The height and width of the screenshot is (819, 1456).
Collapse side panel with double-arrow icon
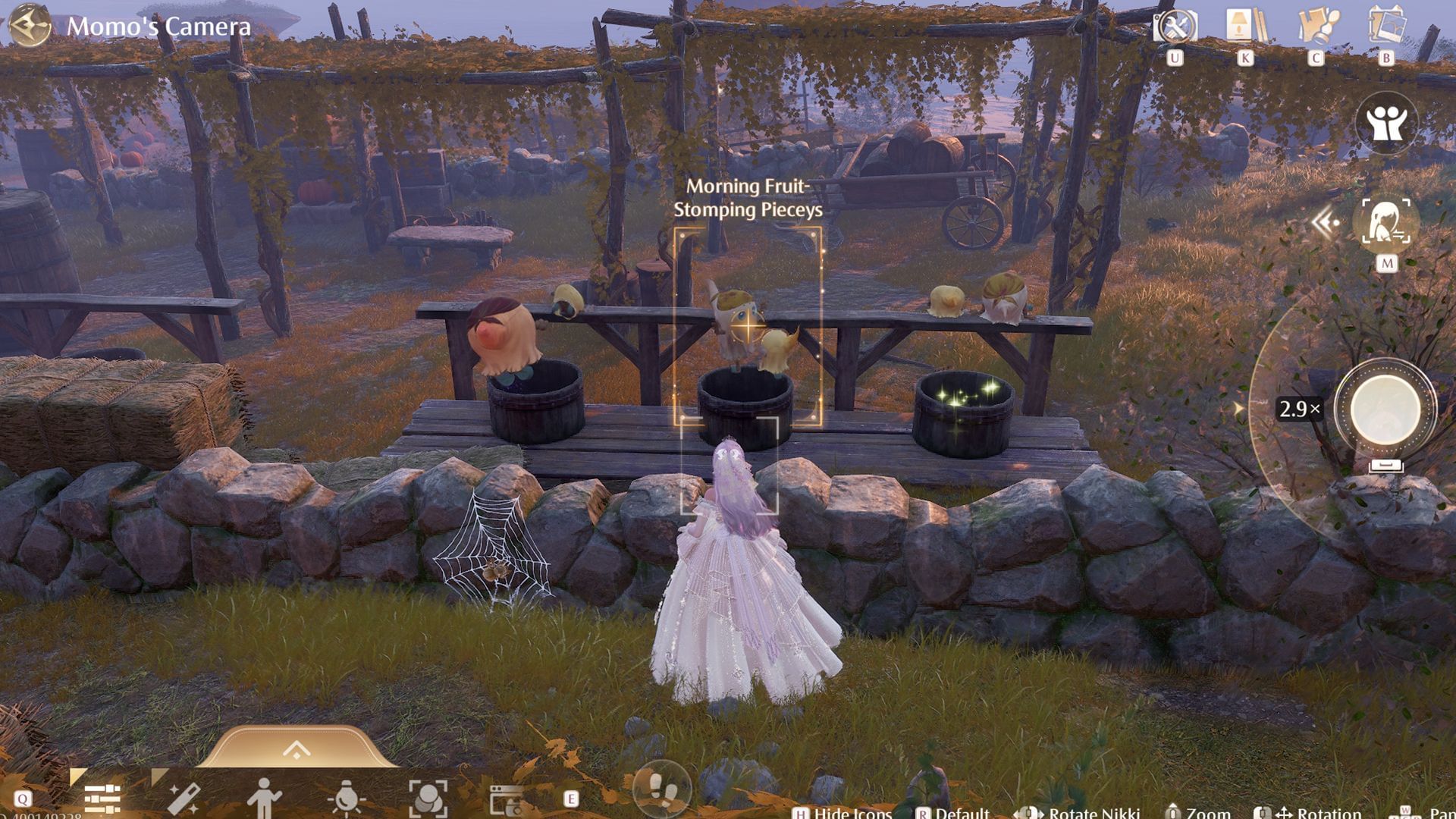pyautogui.click(x=1325, y=223)
